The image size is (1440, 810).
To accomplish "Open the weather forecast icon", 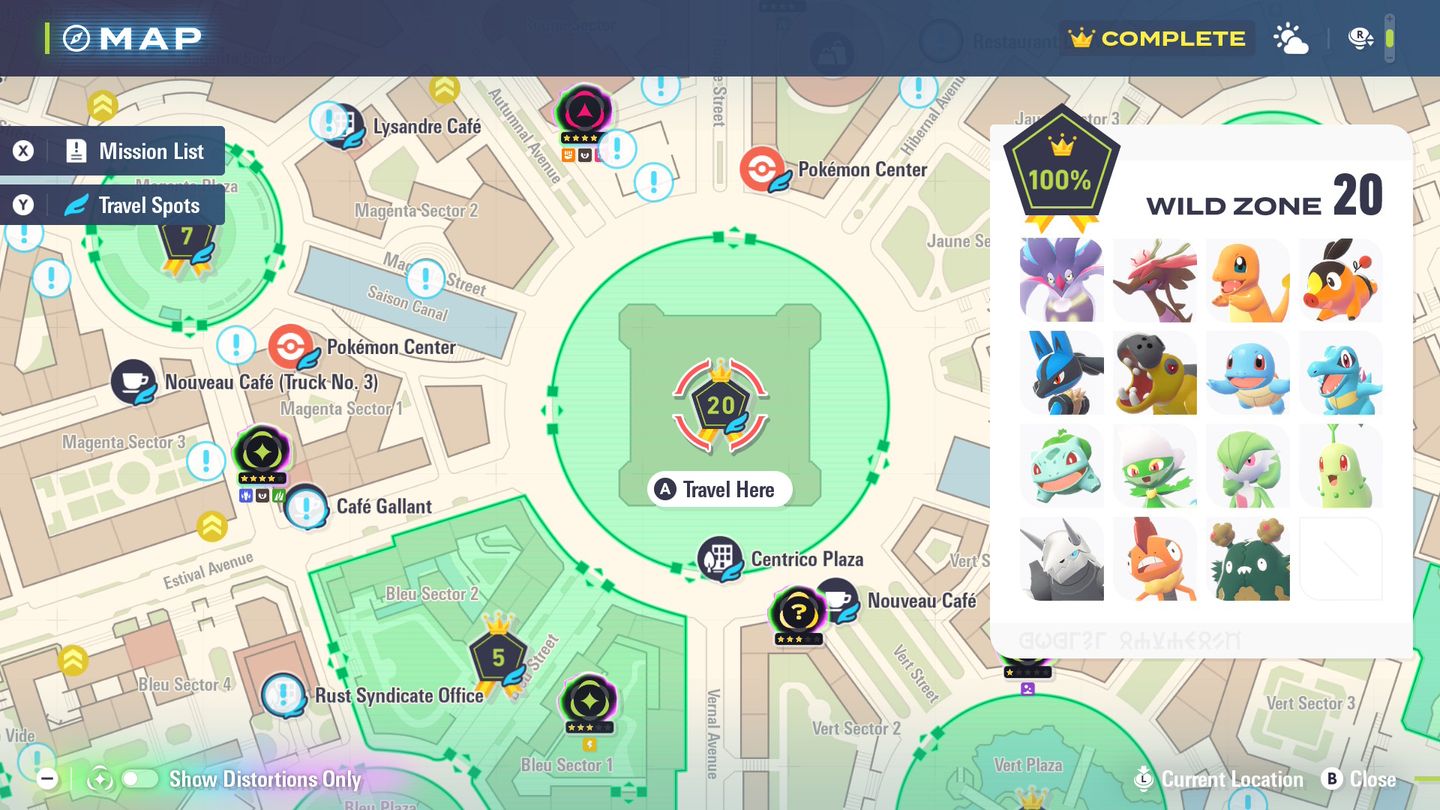I will [1290, 39].
